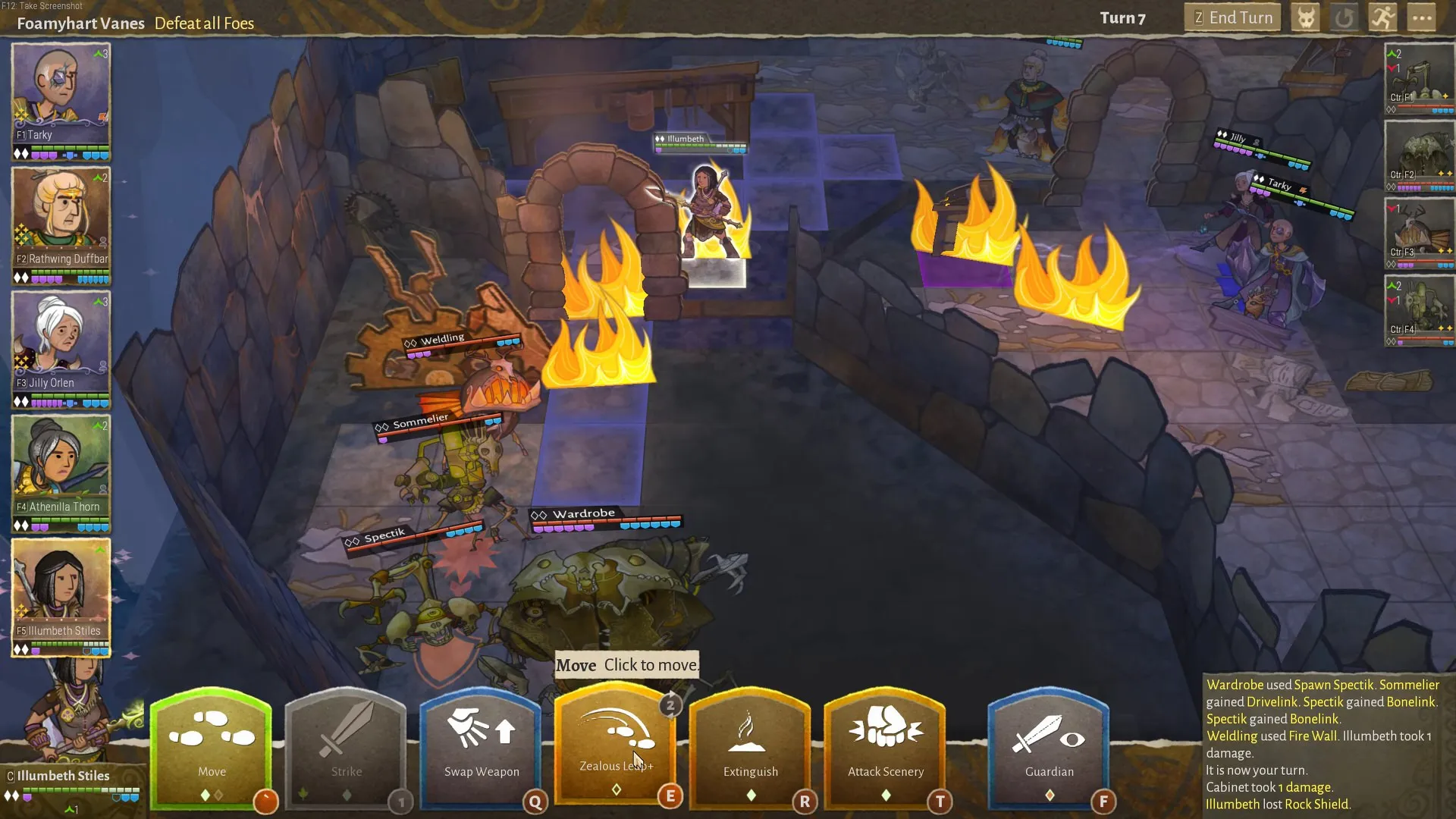Activate the Guardian ability card

click(1049, 747)
